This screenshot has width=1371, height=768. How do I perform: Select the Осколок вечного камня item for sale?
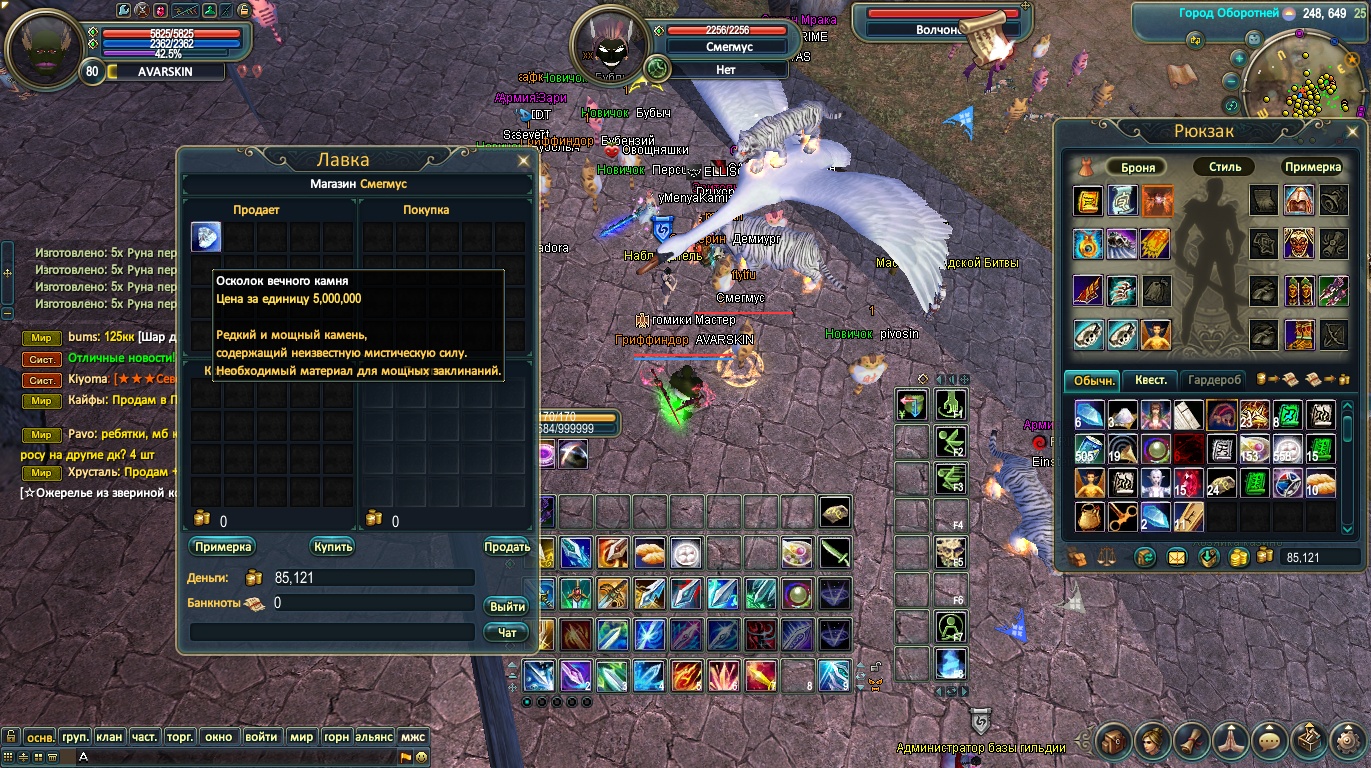pyautogui.click(x=206, y=237)
